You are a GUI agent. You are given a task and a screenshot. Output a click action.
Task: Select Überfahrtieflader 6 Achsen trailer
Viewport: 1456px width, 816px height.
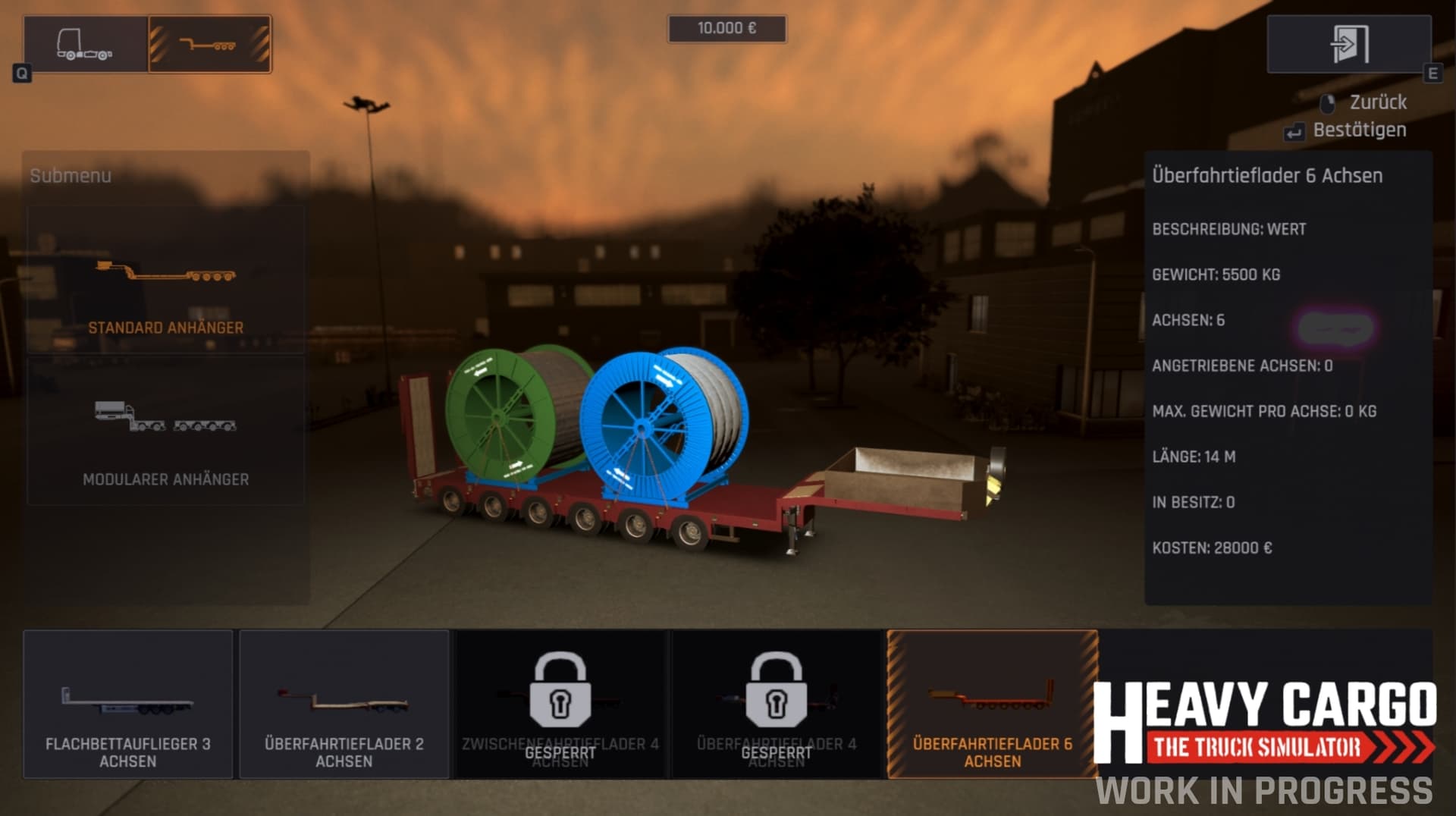[992, 704]
